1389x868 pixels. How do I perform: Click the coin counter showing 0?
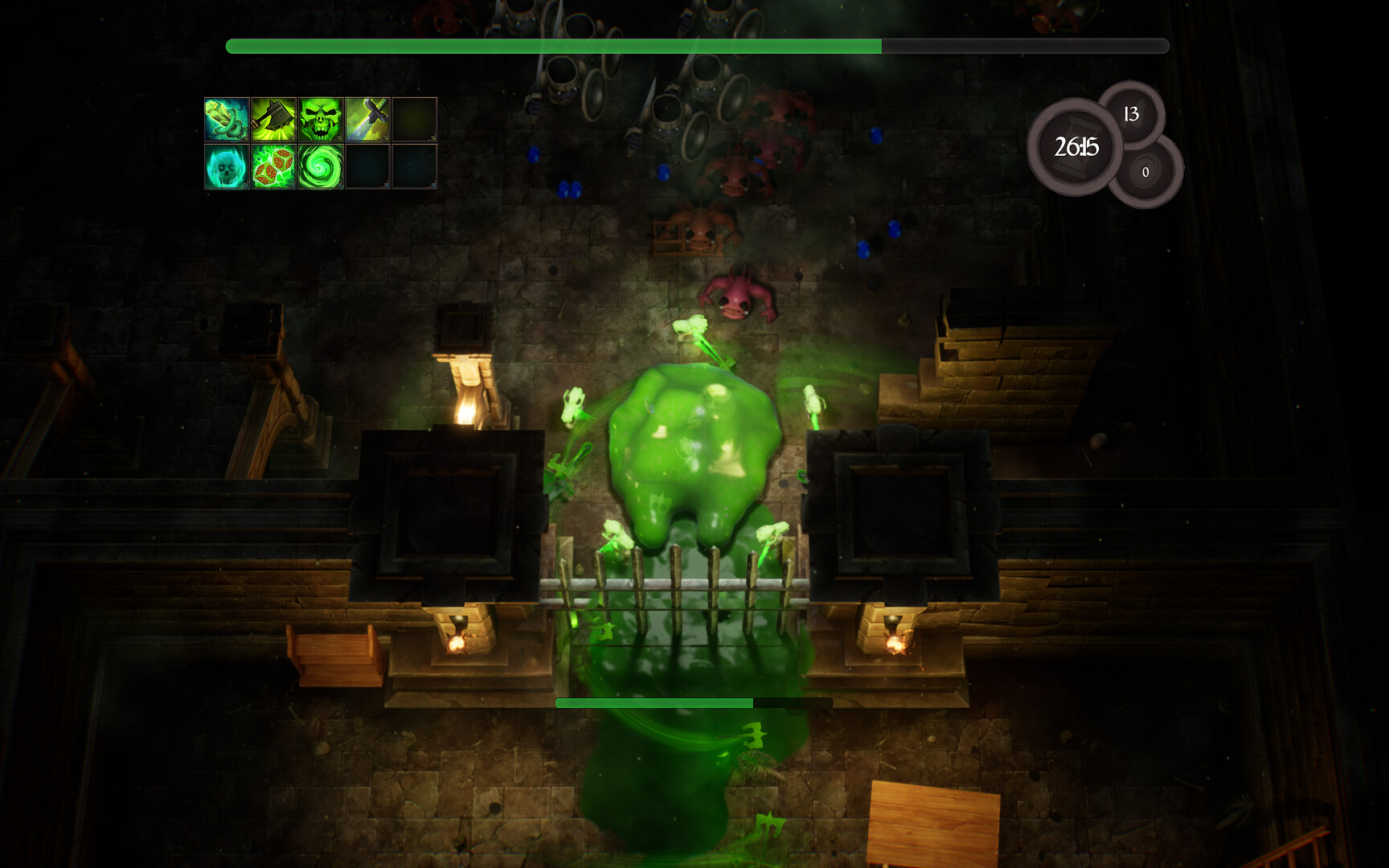1145,171
